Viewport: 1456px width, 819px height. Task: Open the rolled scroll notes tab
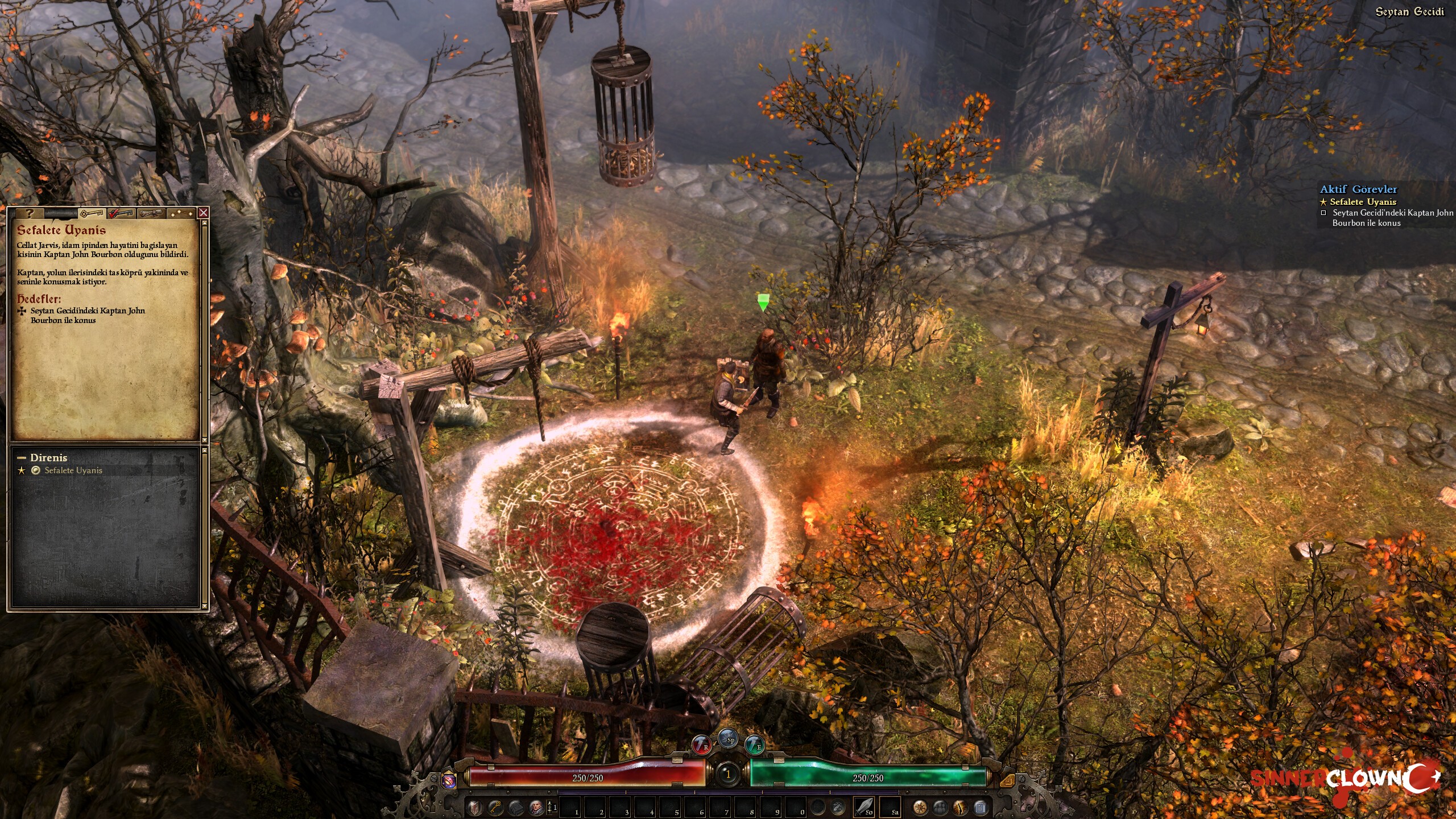click(x=151, y=213)
